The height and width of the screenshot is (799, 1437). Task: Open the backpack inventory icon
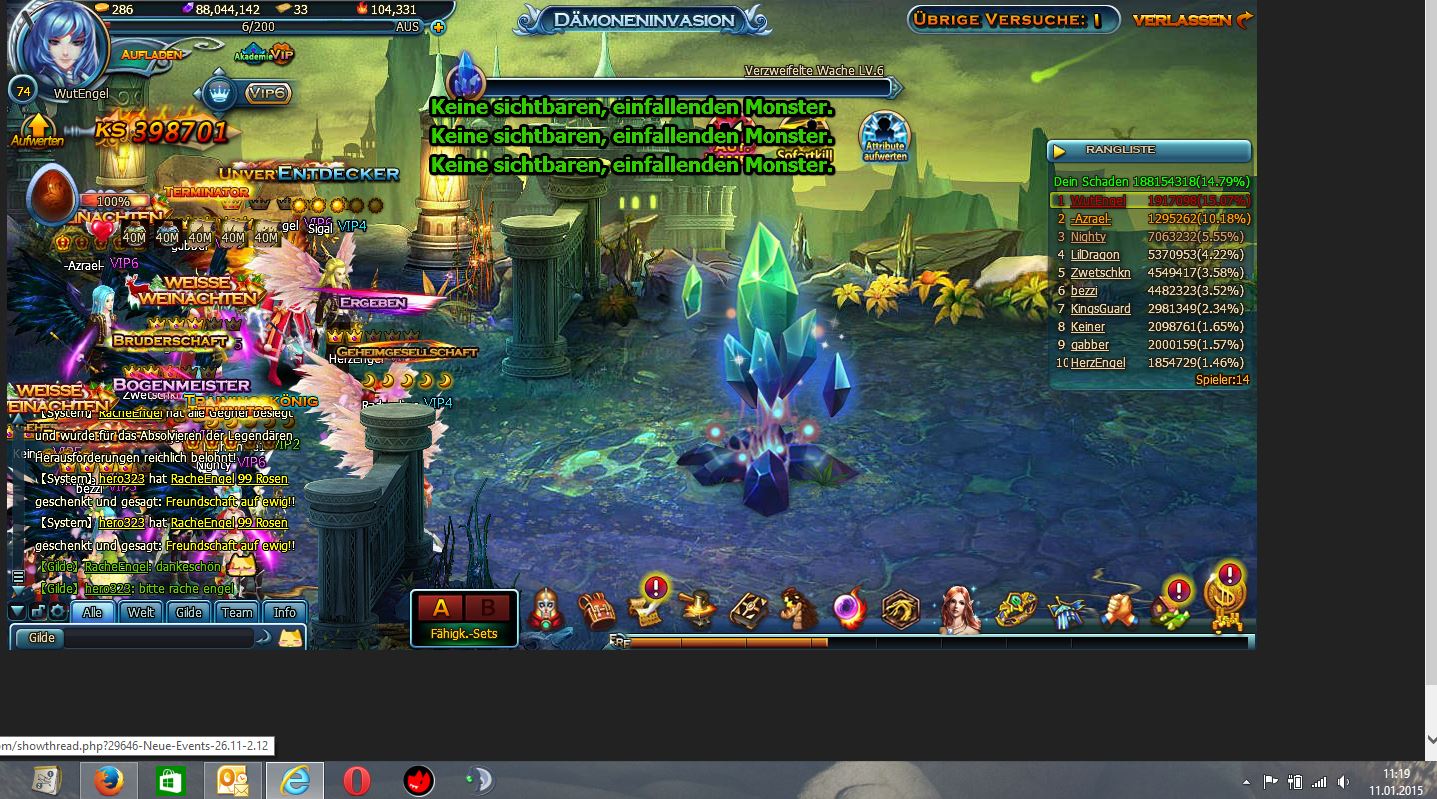(597, 608)
